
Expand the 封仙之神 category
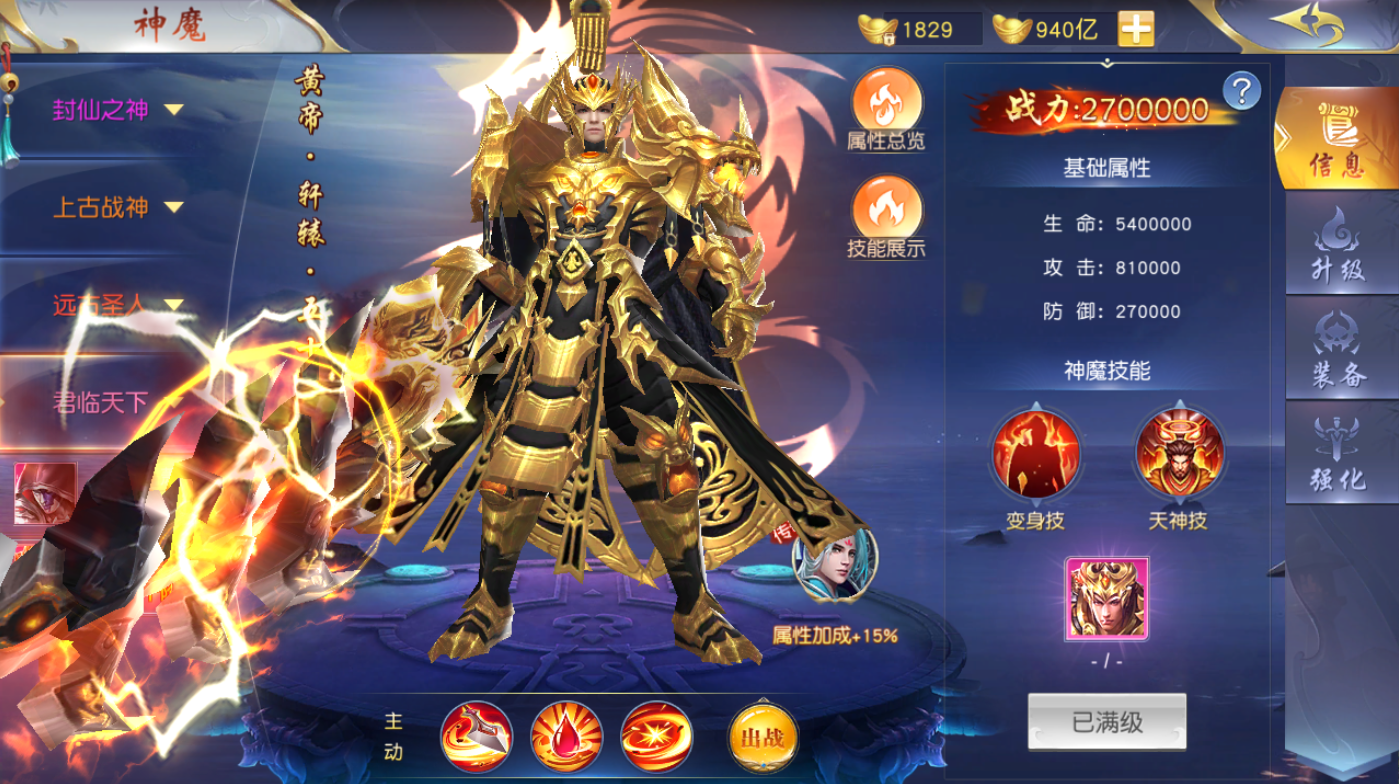coord(118,110)
